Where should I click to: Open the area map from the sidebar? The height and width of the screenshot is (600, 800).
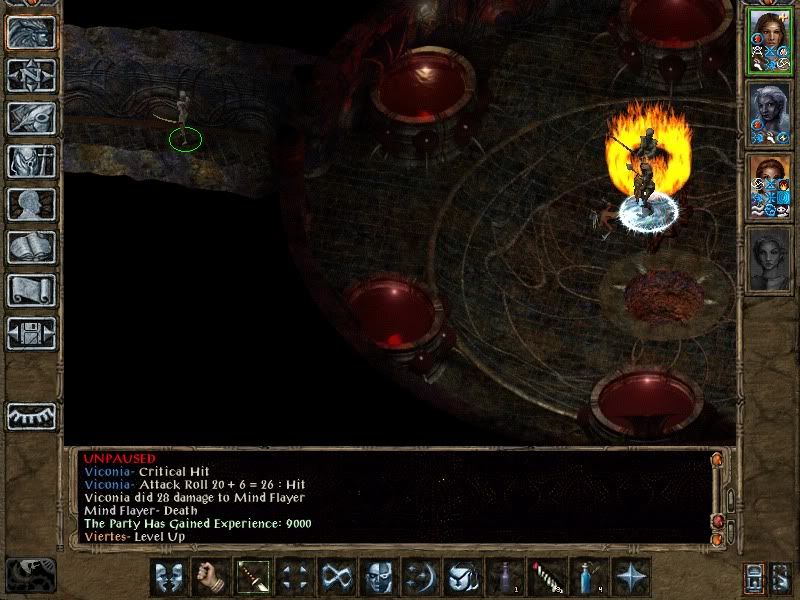[31, 74]
